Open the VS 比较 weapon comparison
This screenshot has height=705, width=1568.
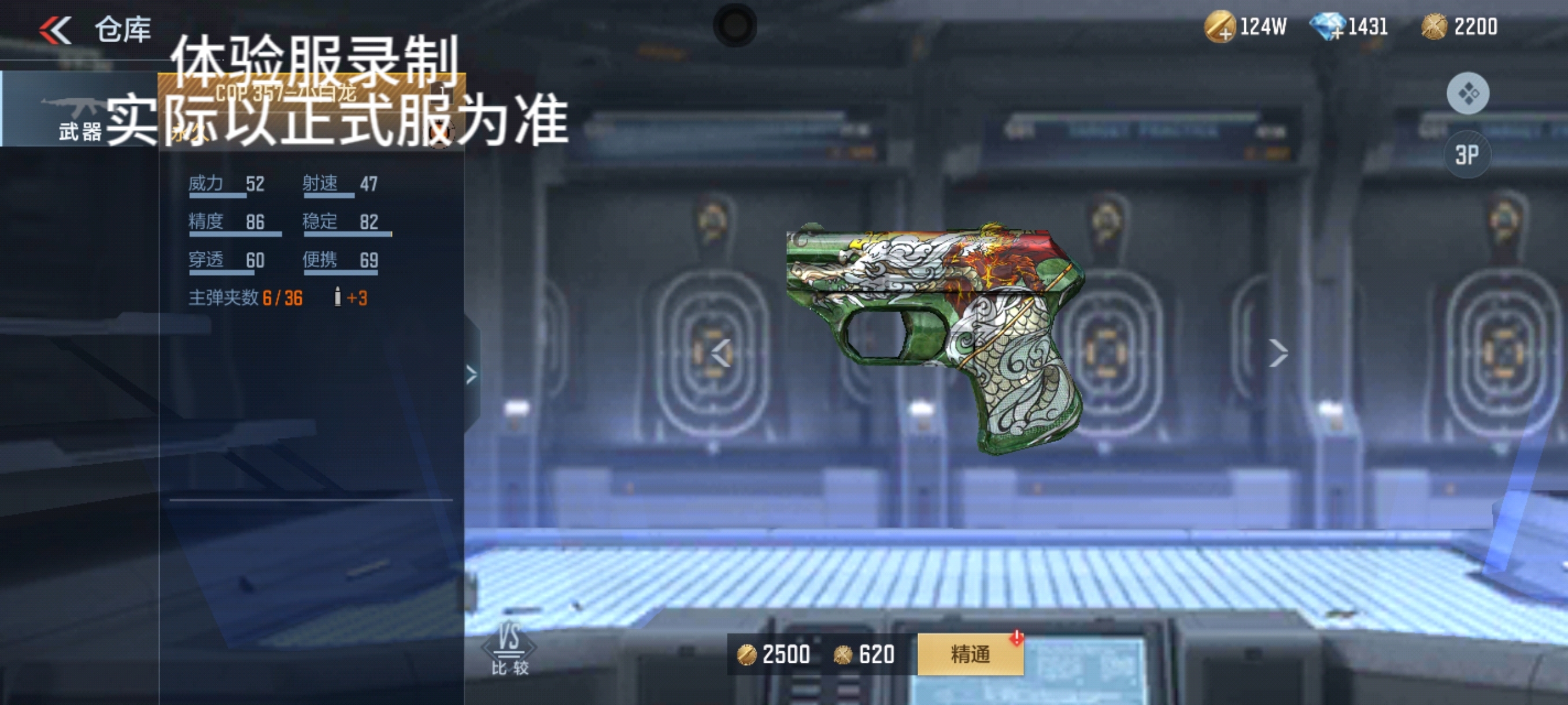pyautogui.click(x=509, y=649)
